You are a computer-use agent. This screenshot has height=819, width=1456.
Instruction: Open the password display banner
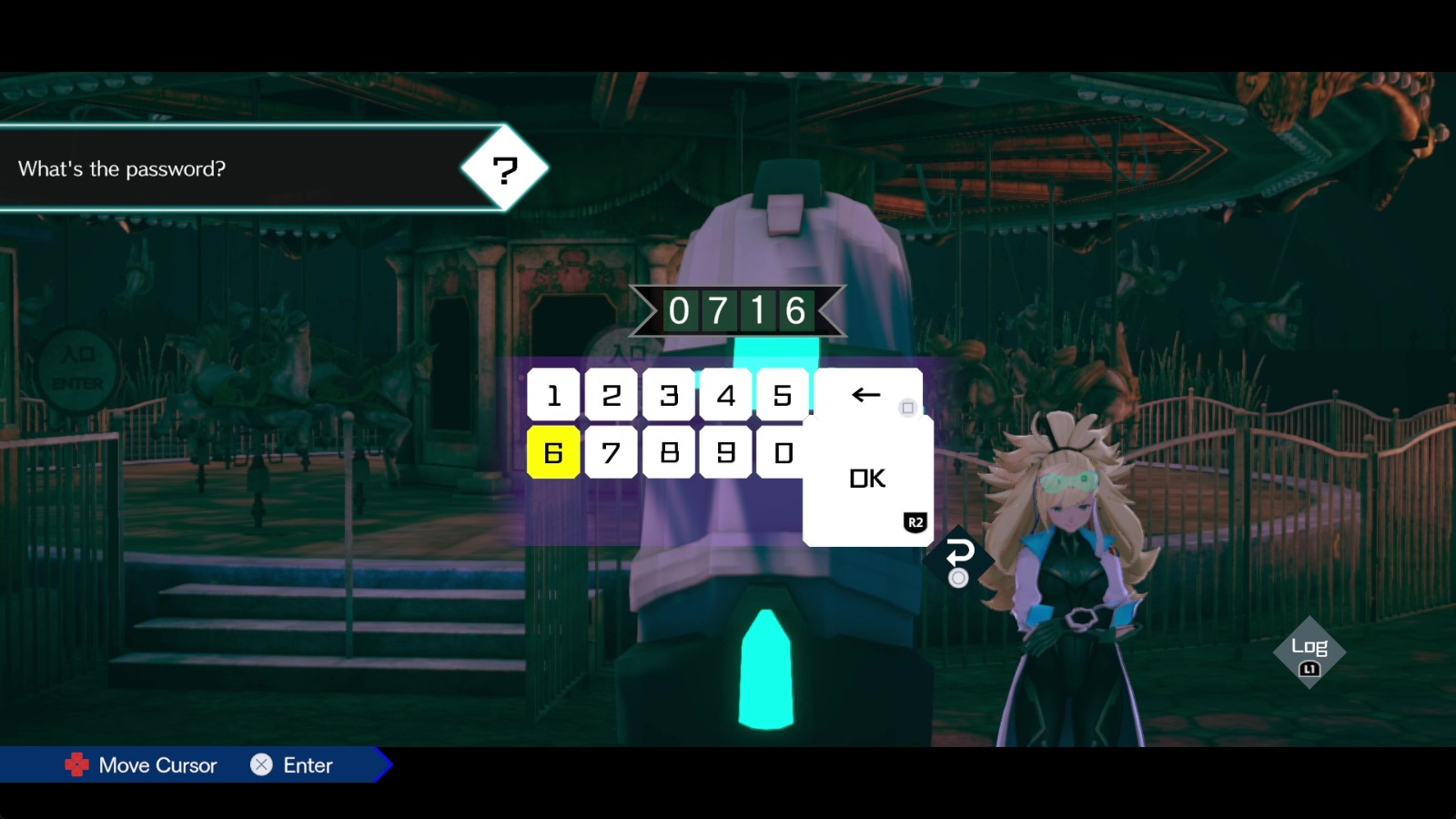[739, 311]
